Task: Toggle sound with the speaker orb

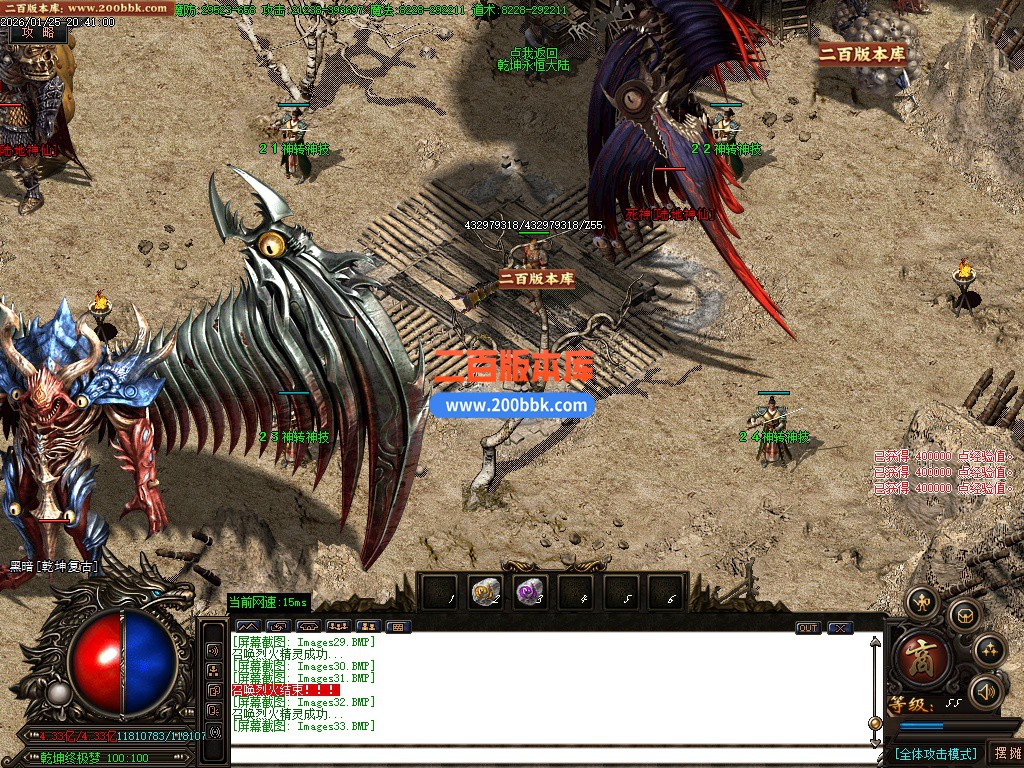Action: pyautogui.click(x=986, y=690)
